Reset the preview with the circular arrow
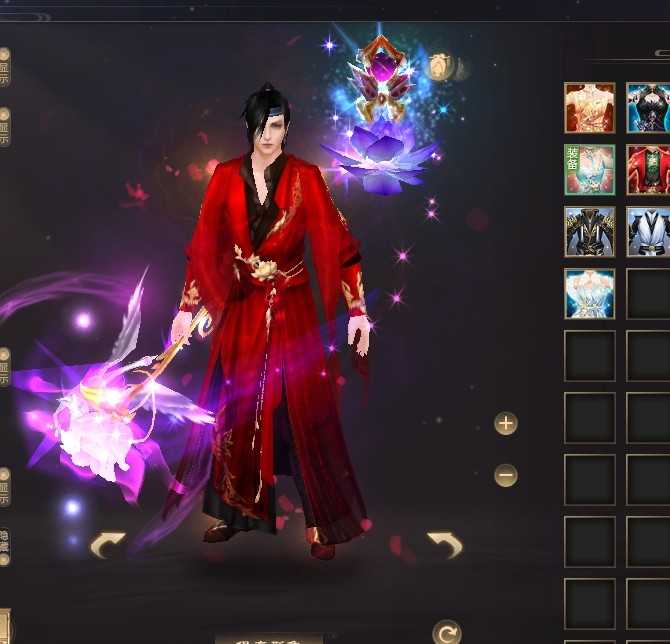Image resolution: width=670 pixels, height=644 pixels. tap(446, 632)
